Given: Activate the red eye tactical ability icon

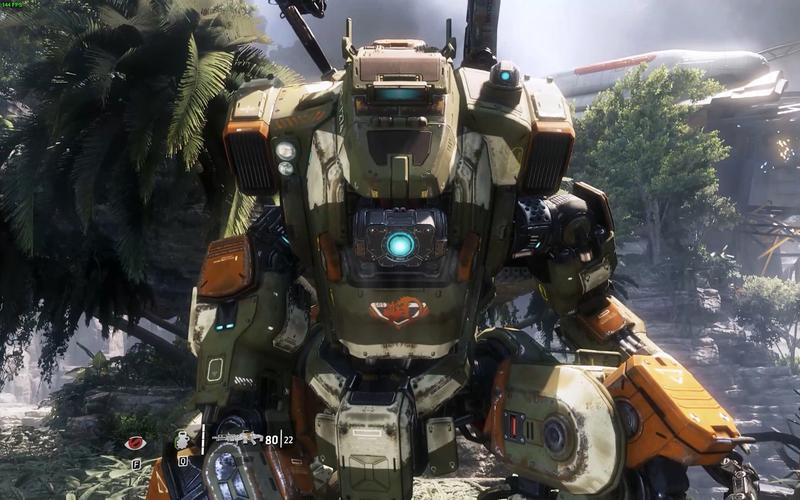Looking at the screenshot, I should click(x=135, y=442).
